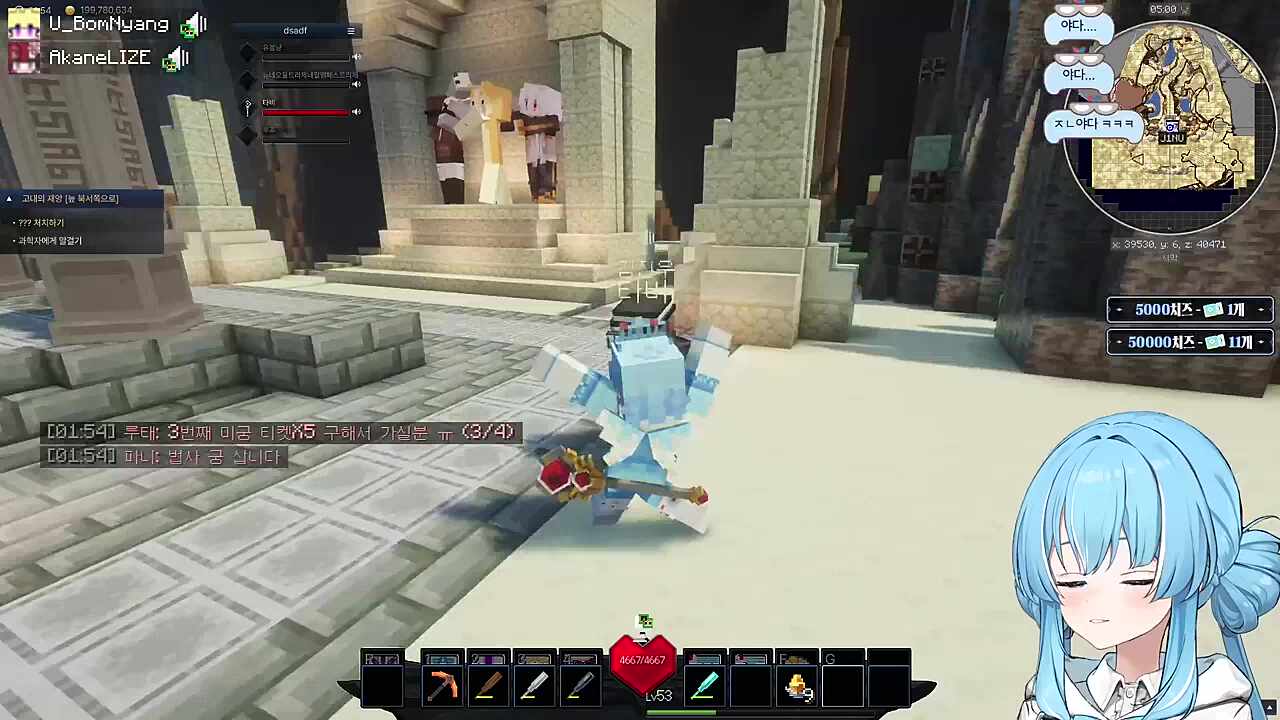Equip the cyan diamond sword slot
The height and width of the screenshot is (720, 1280).
tap(704, 686)
